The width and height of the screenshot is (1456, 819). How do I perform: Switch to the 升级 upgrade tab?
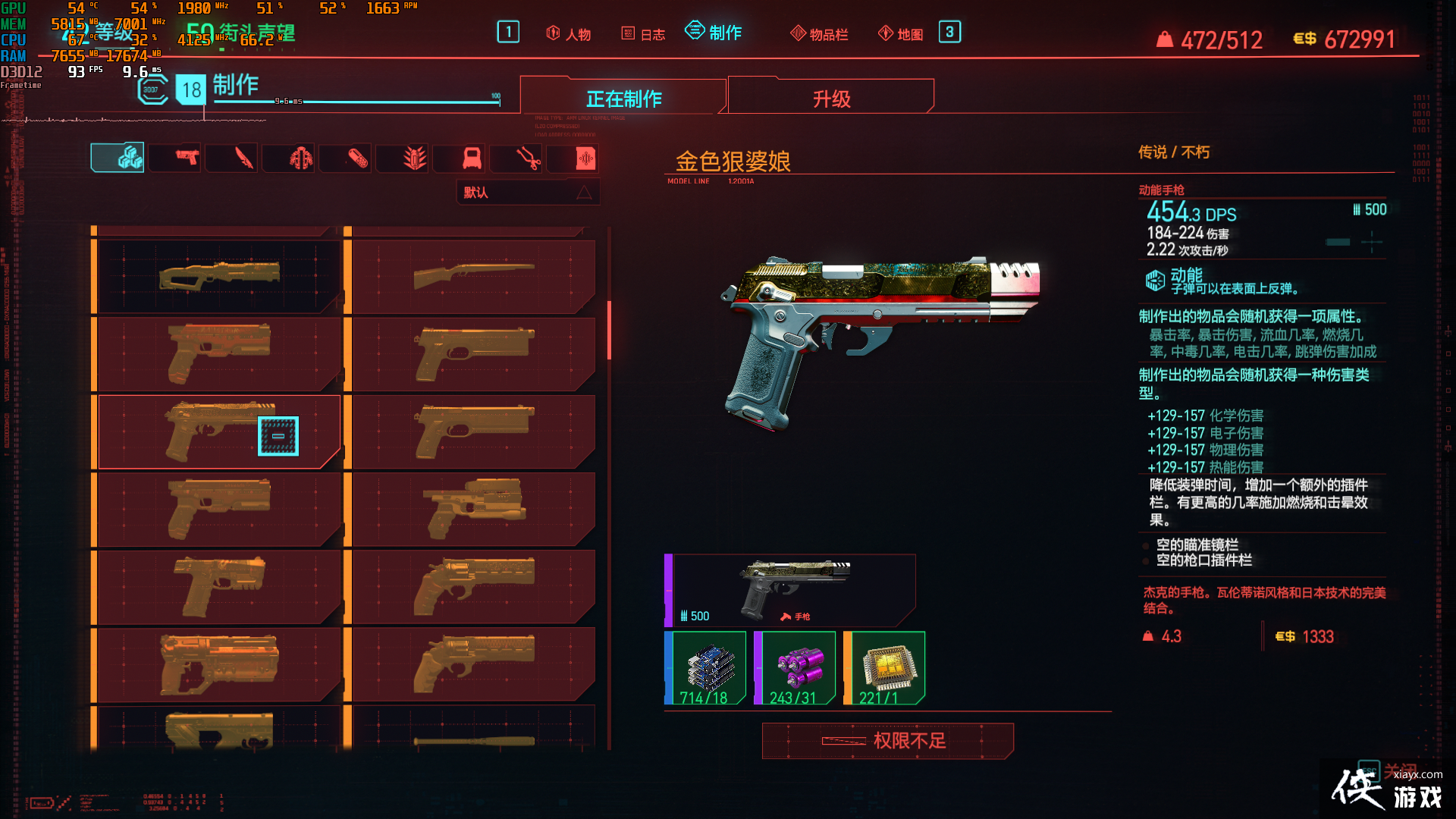click(830, 97)
